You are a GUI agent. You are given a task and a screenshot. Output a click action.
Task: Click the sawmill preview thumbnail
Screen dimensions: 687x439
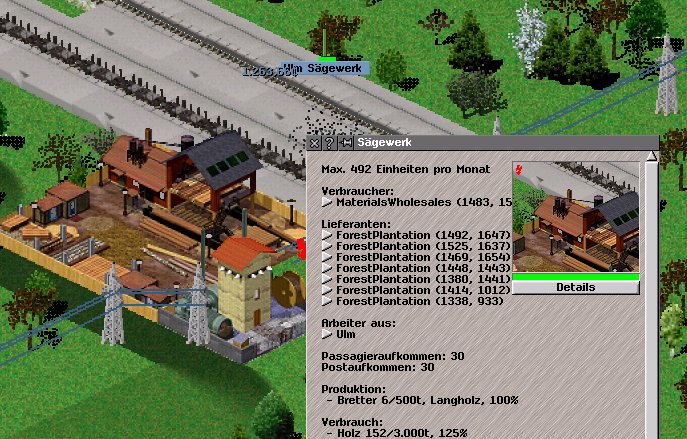coord(575,217)
